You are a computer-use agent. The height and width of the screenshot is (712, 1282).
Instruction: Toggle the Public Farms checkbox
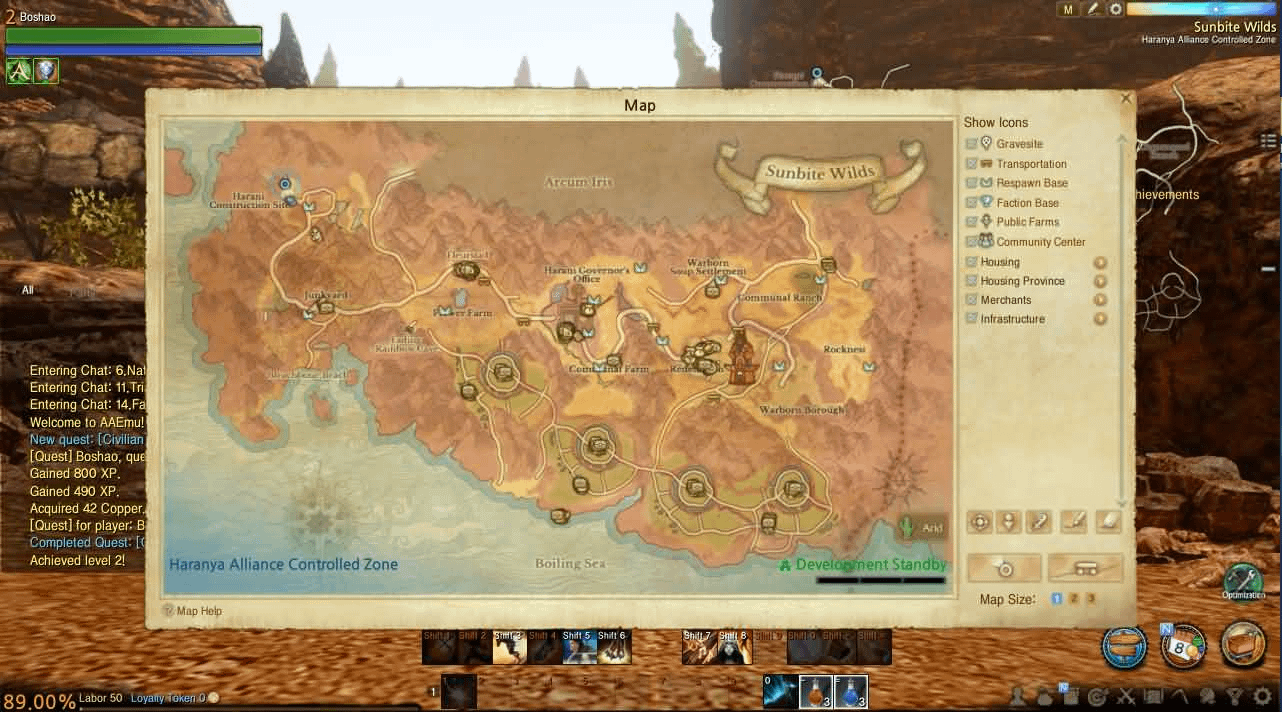(x=971, y=222)
